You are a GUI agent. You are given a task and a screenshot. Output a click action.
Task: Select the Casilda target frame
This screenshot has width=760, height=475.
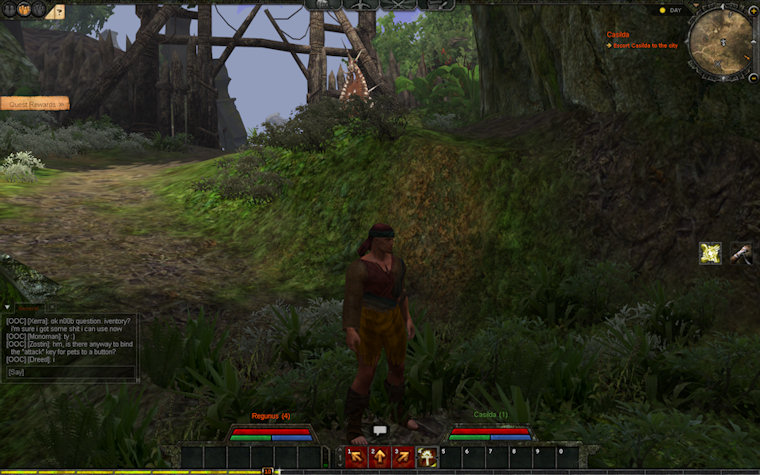pyautogui.click(x=490, y=431)
